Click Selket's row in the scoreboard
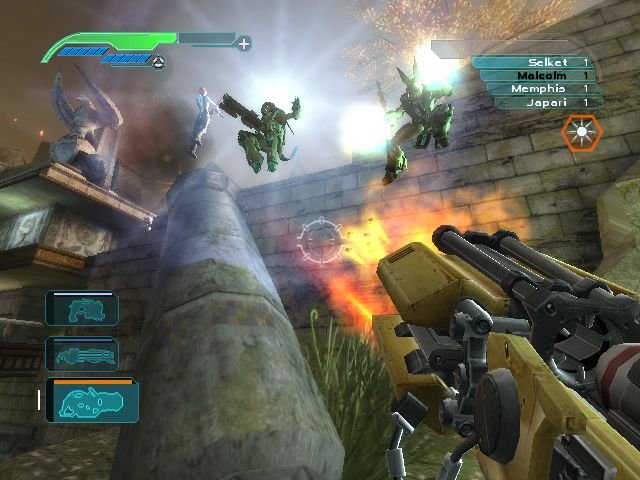This screenshot has width=640, height=480. (x=532, y=62)
